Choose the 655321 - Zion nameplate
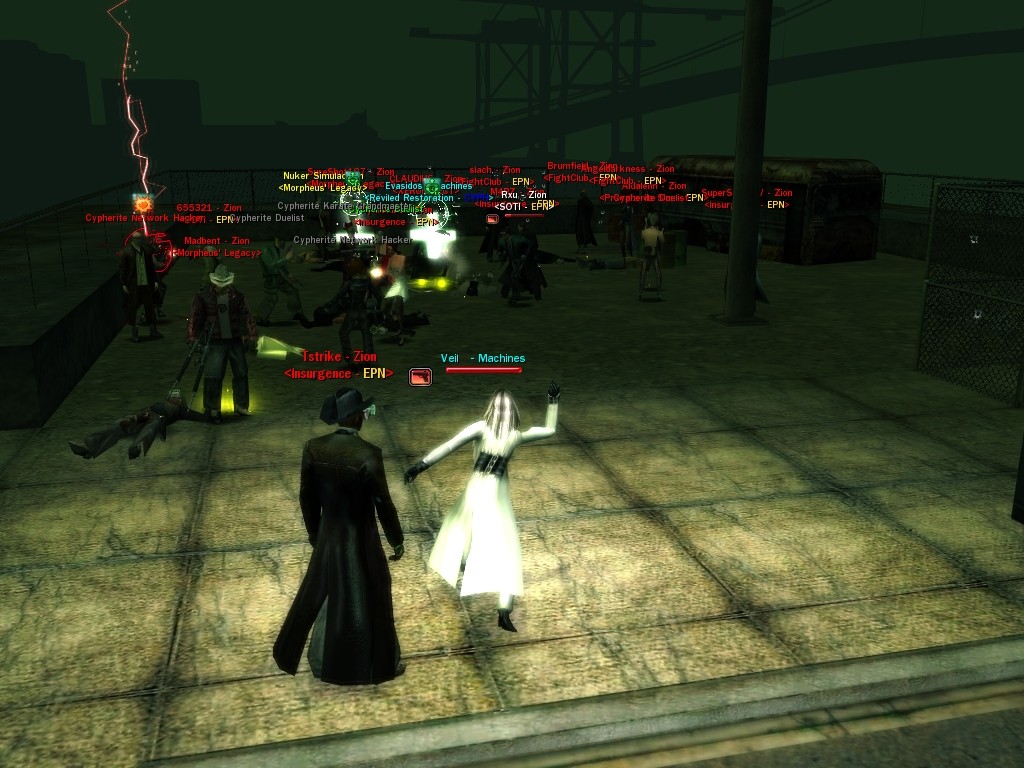 [208, 208]
